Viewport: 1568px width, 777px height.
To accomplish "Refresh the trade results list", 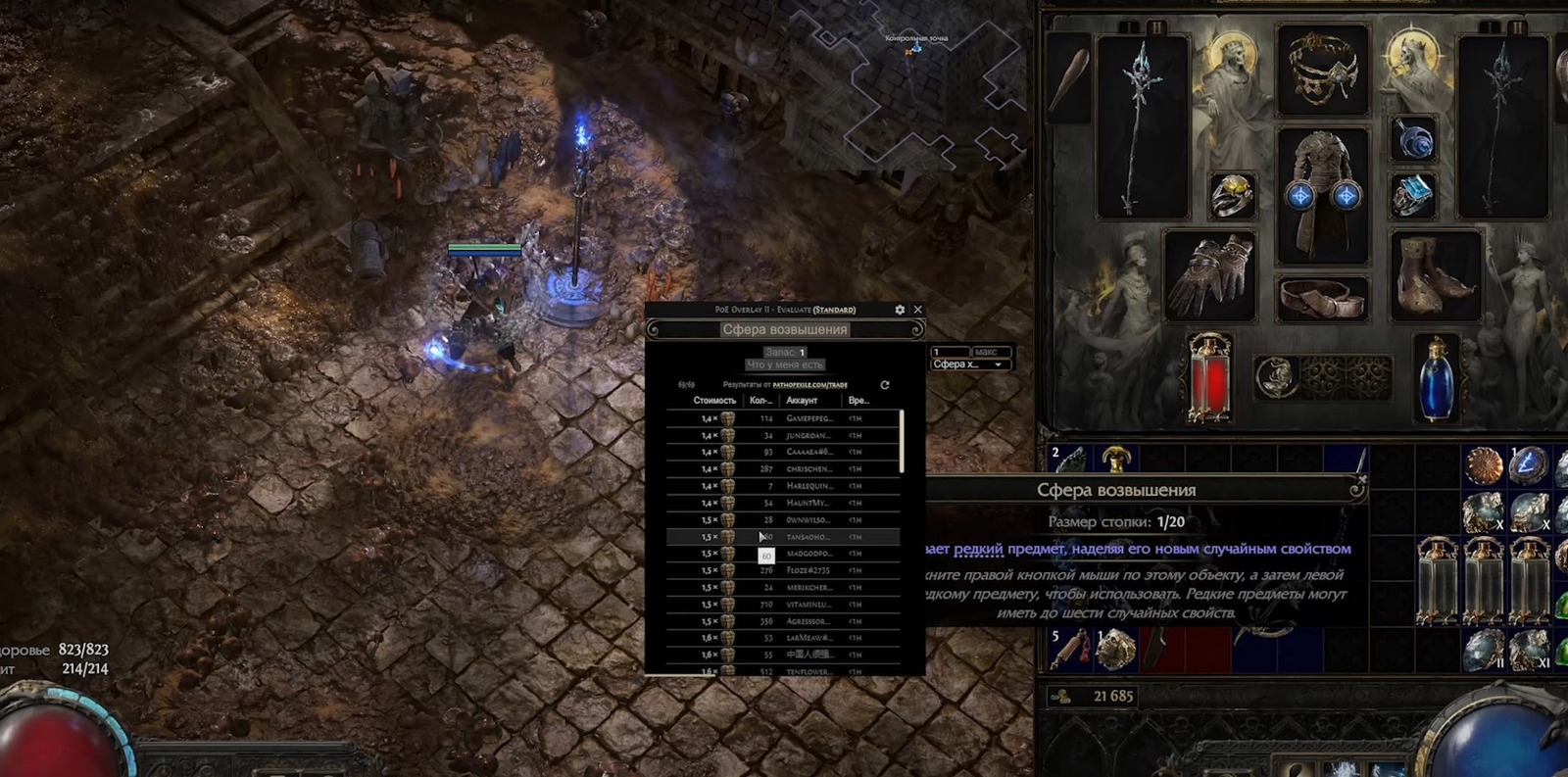I will click(885, 385).
